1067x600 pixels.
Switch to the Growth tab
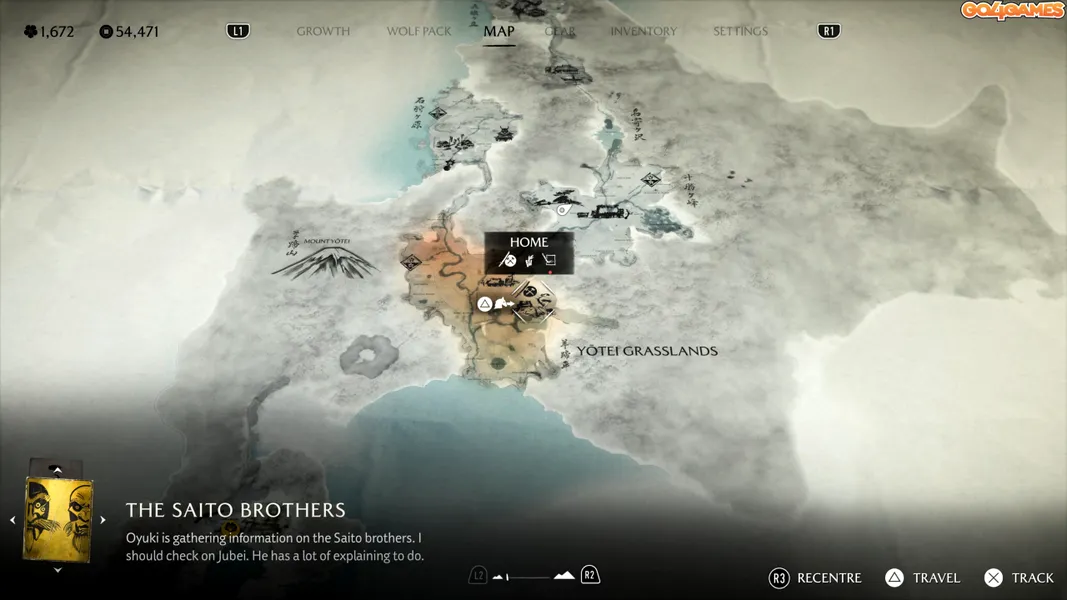(323, 31)
